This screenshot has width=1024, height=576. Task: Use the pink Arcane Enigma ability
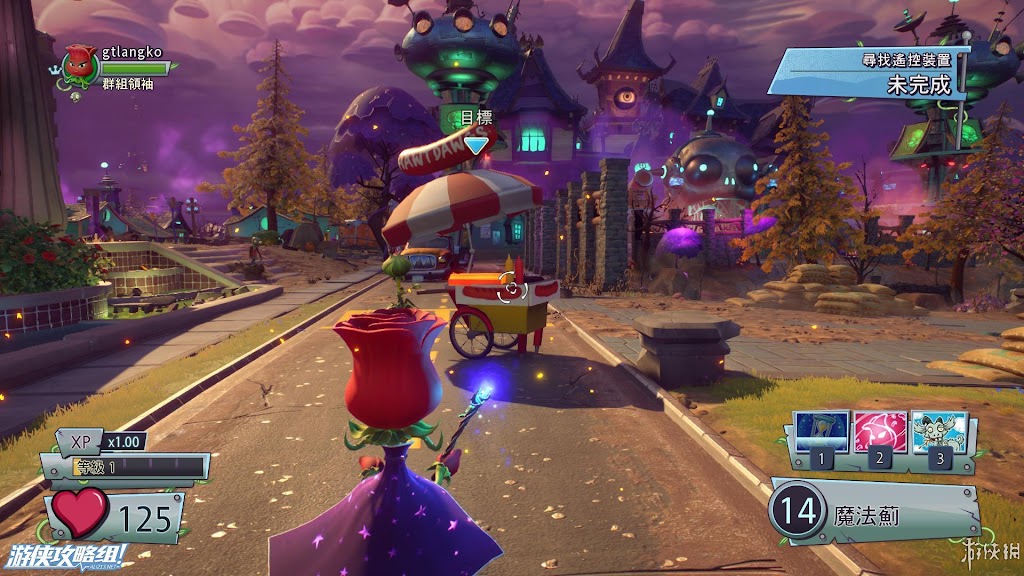coord(879,432)
